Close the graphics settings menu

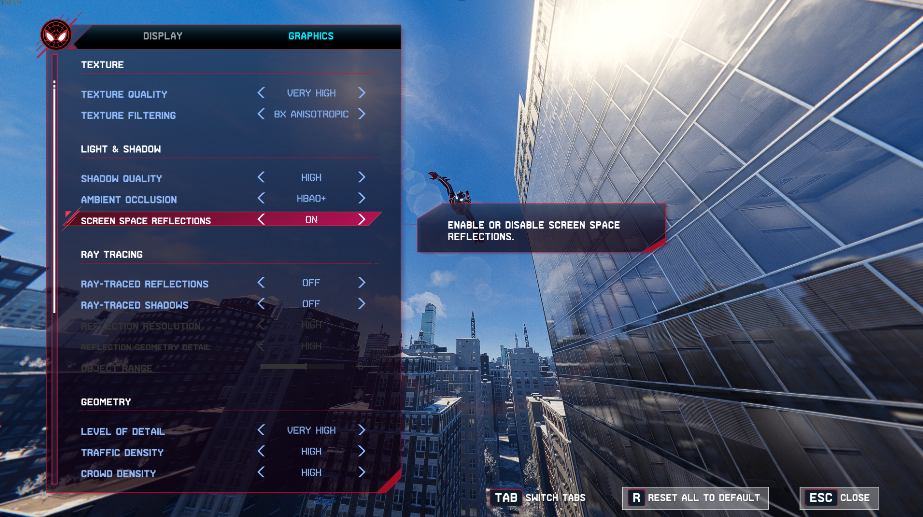pyautogui.click(x=838, y=497)
